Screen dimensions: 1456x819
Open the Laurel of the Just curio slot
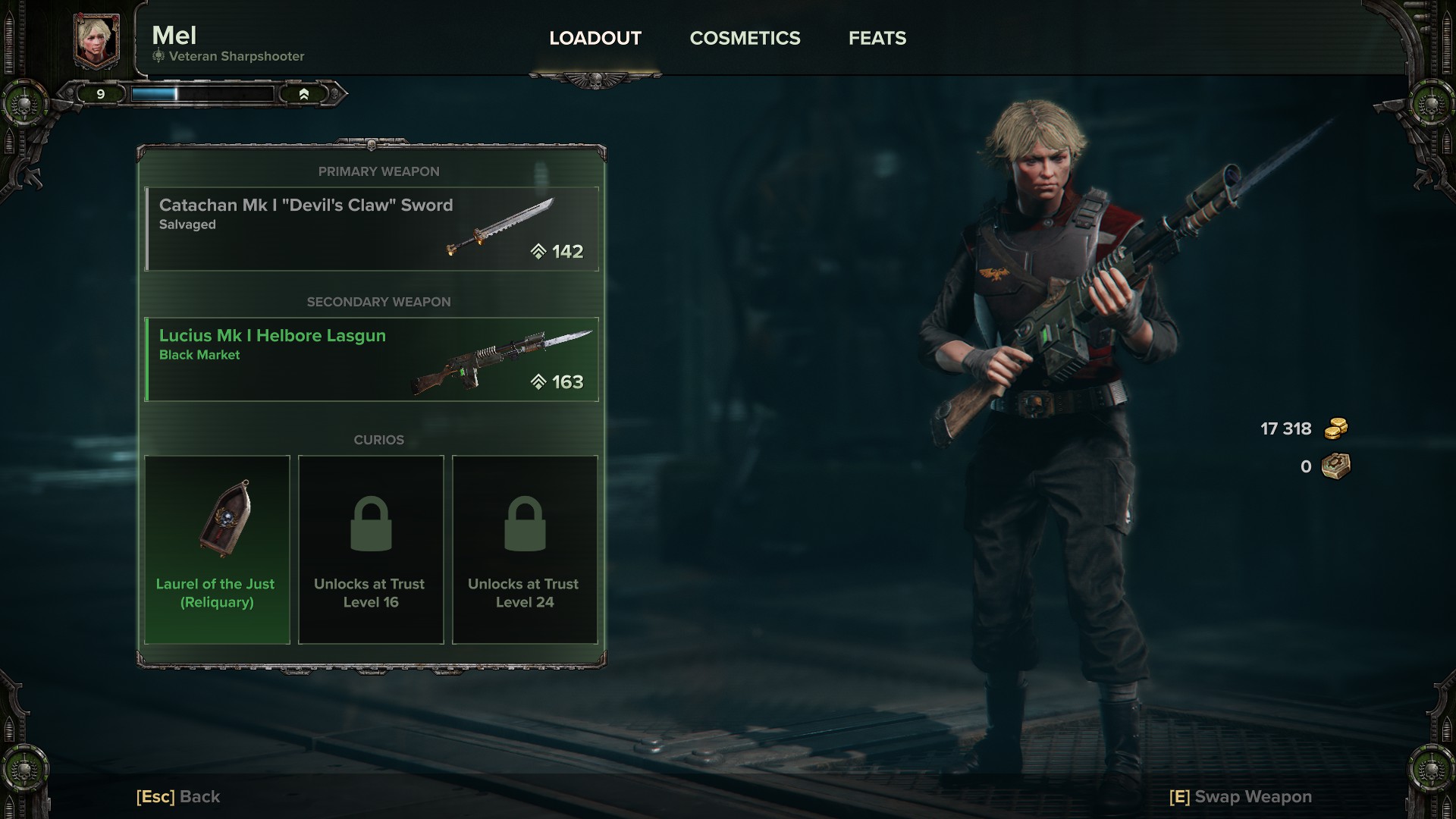tap(217, 550)
